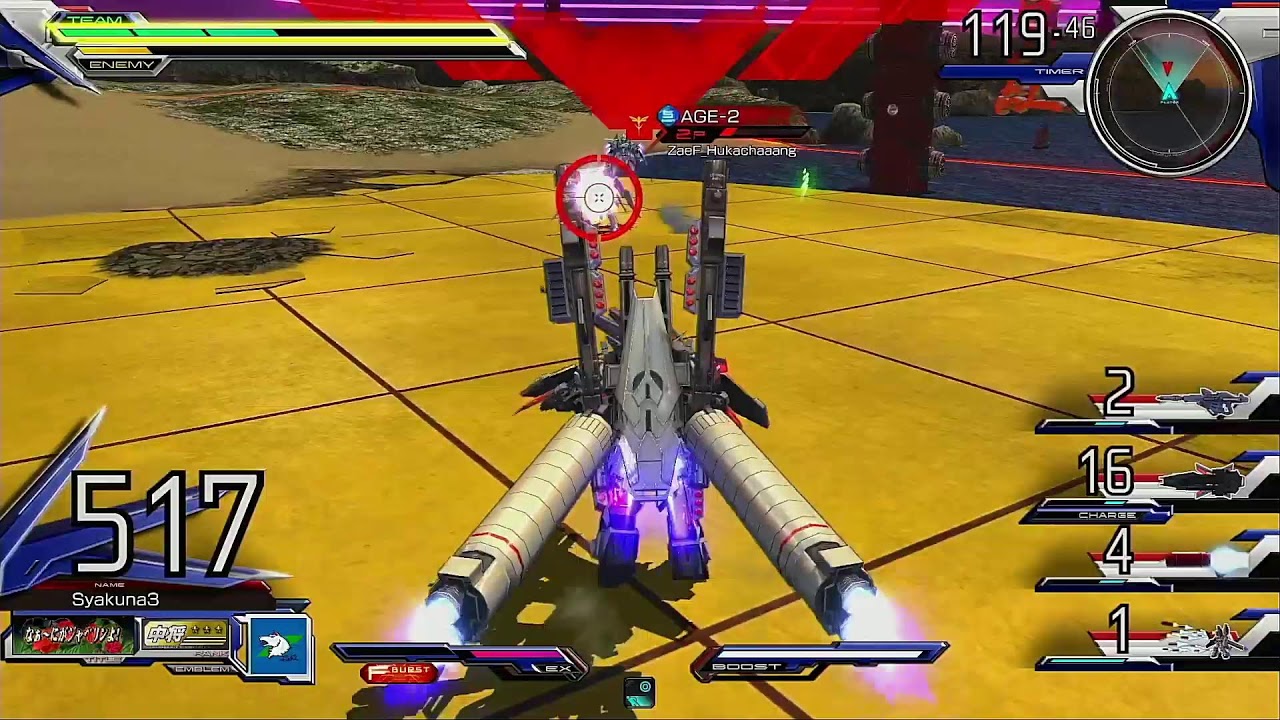Viewport: 1280px width, 720px height.
Task: Click the white wolf player emblem
Action: point(277,646)
